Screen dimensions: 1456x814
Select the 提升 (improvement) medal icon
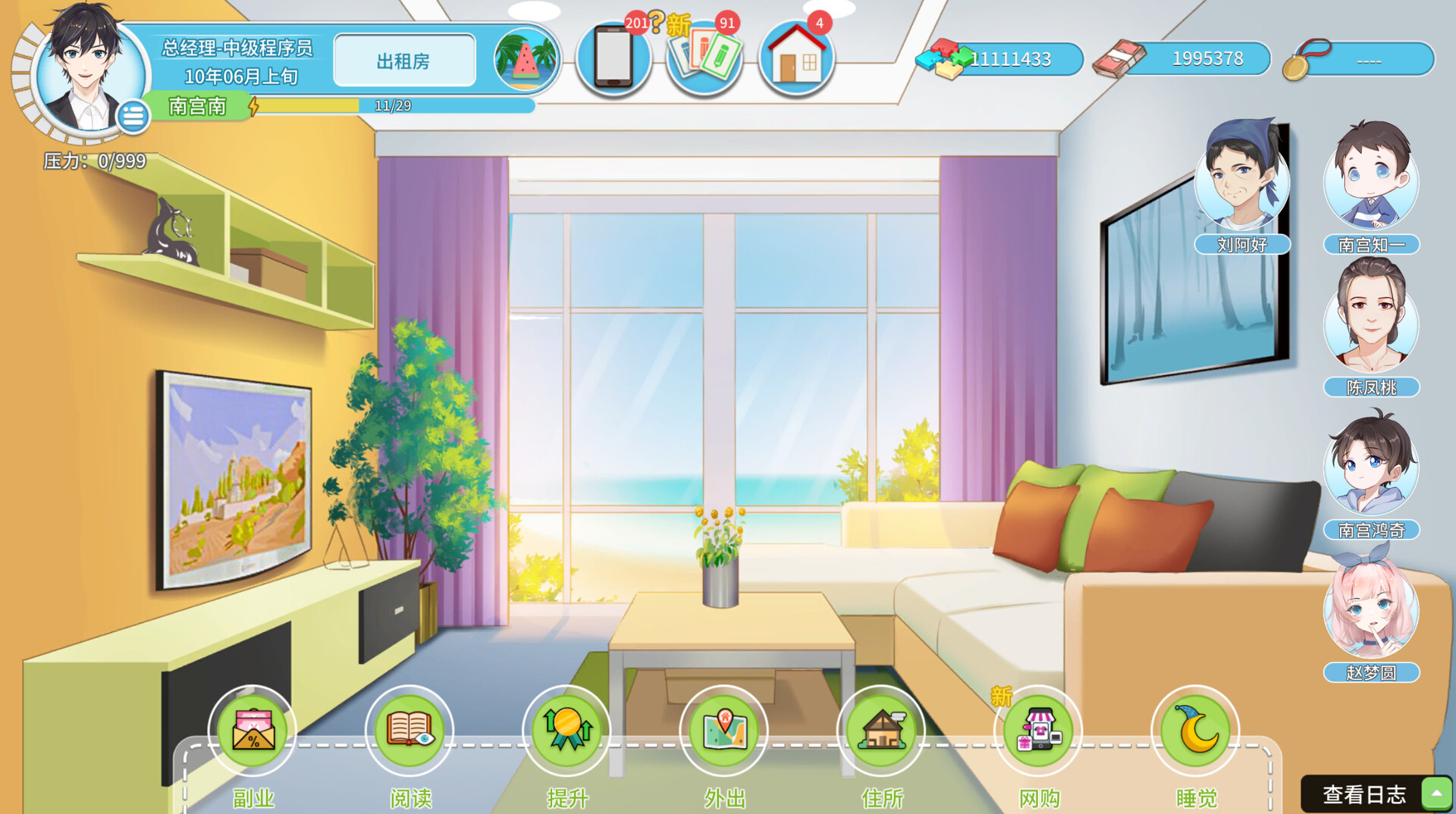tap(567, 730)
